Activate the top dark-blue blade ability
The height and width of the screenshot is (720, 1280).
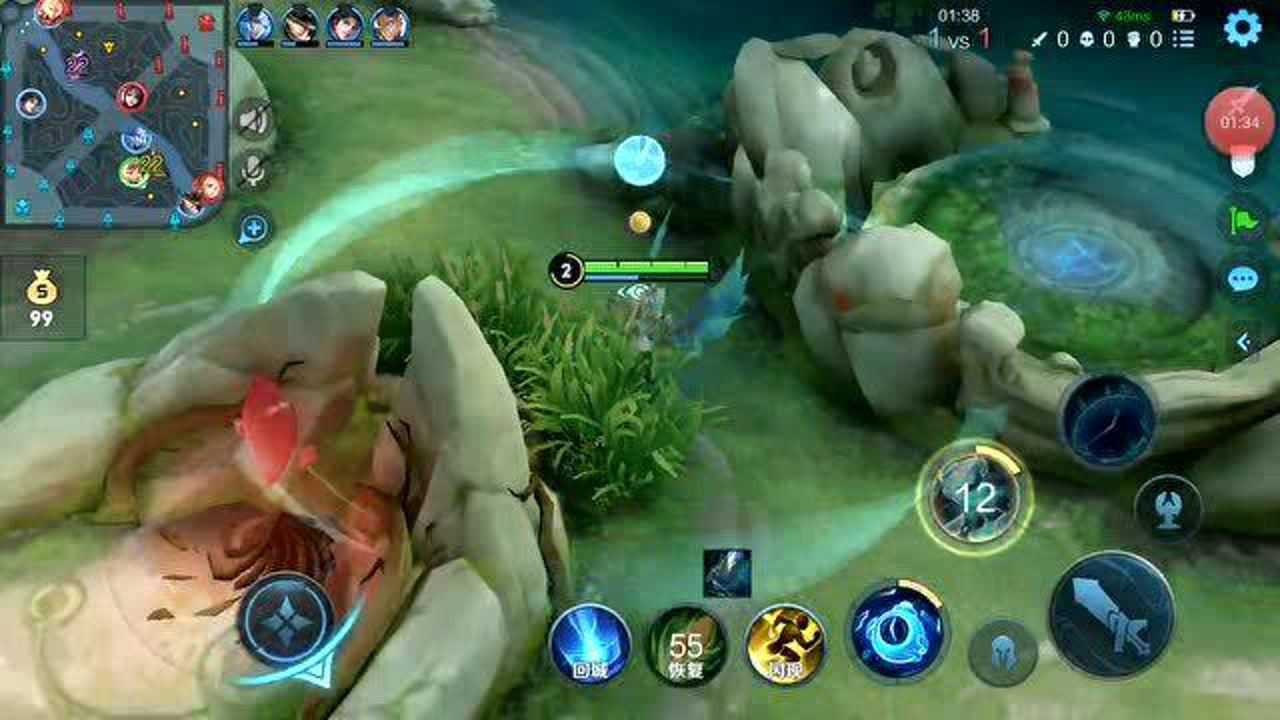[x=1108, y=421]
